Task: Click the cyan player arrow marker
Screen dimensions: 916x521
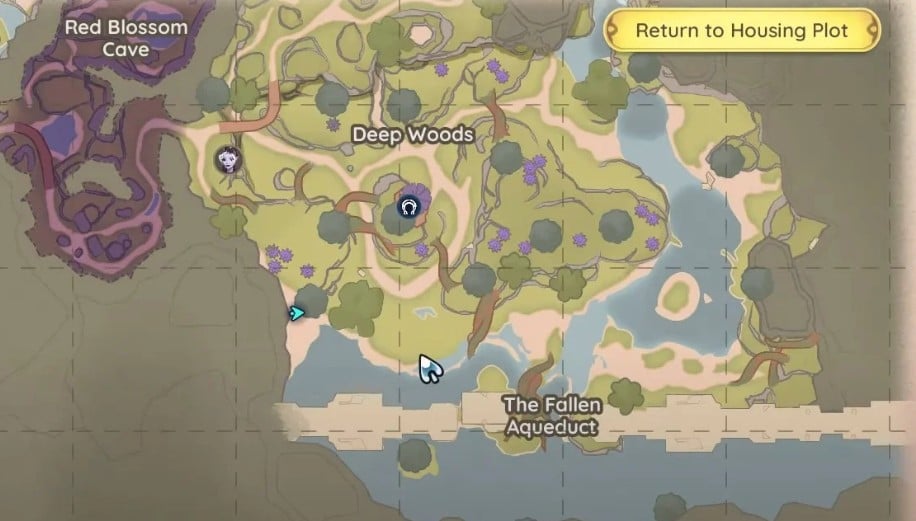Action: point(296,313)
